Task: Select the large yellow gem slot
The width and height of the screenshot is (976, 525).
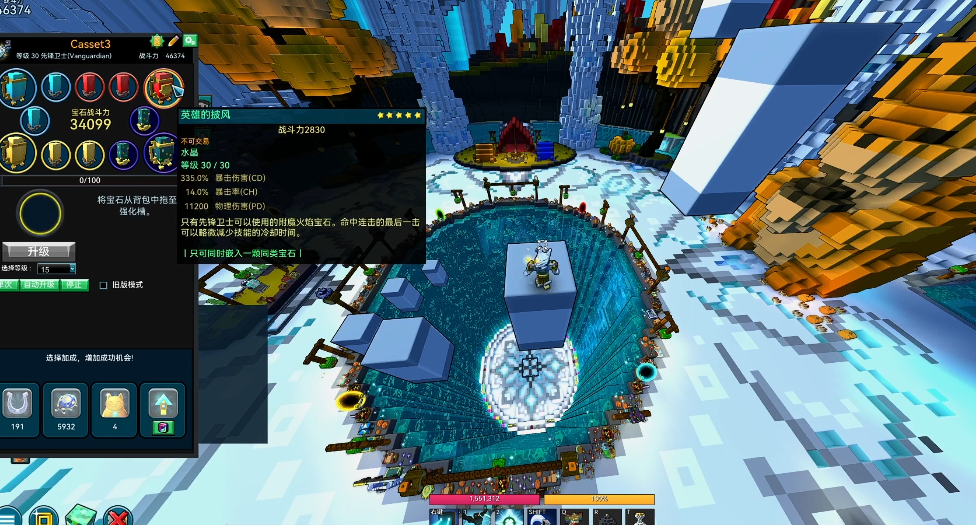Action: [17, 153]
